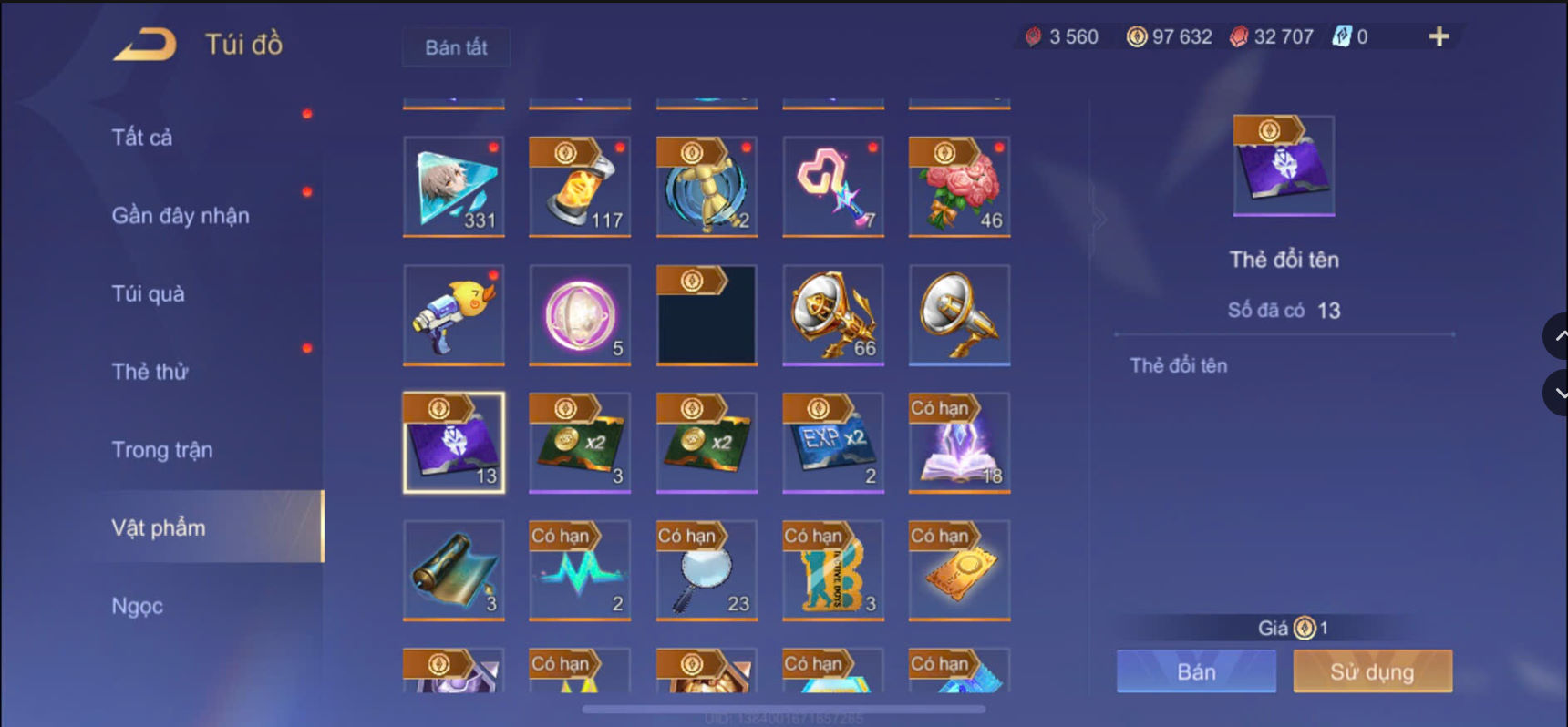Select the golden trophy item showing 66
This screenshot has height=727, width=1568.
click(832, 314)
